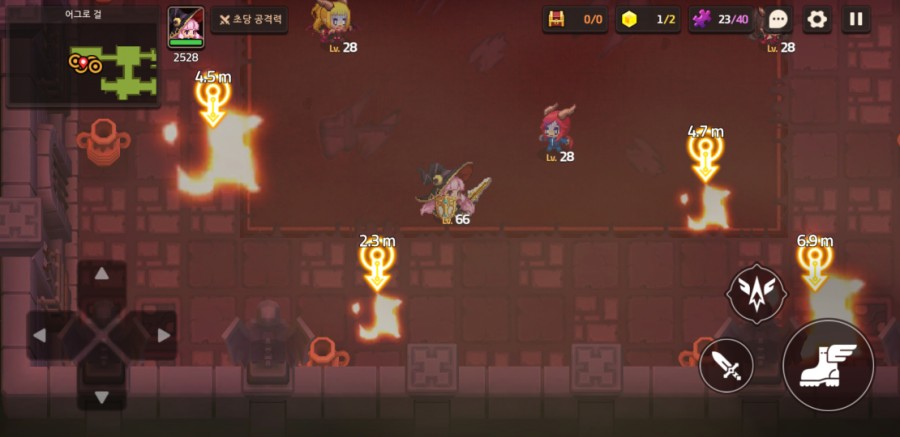Tap the dash winged boot button
Viewport: 900px width, 437px height.
[x=827, y=366]
